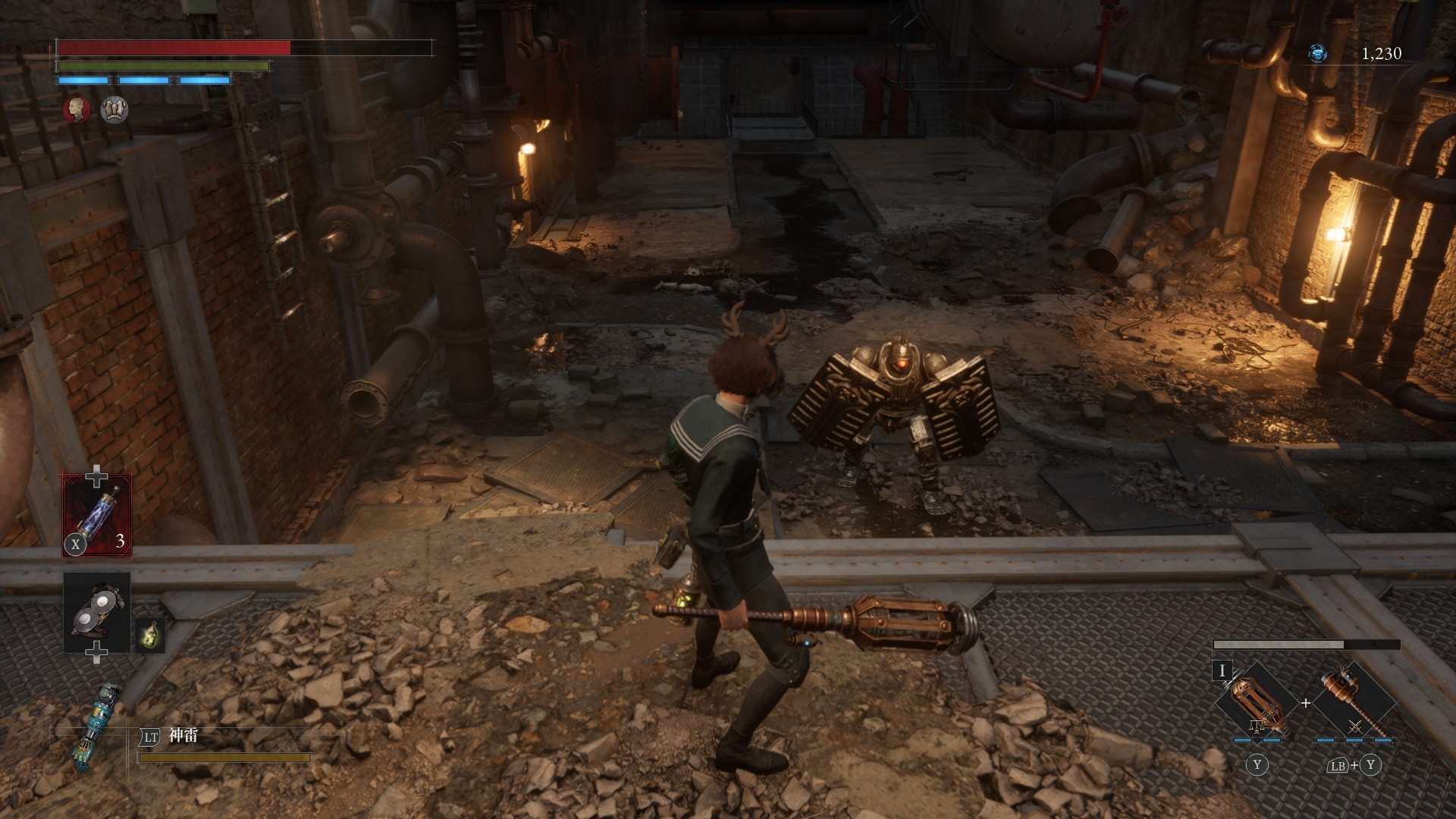This screenshot has width=1456, height=819.
Task: Click the grinder item in the lower belt slot
Action: (x=97, y=611)
